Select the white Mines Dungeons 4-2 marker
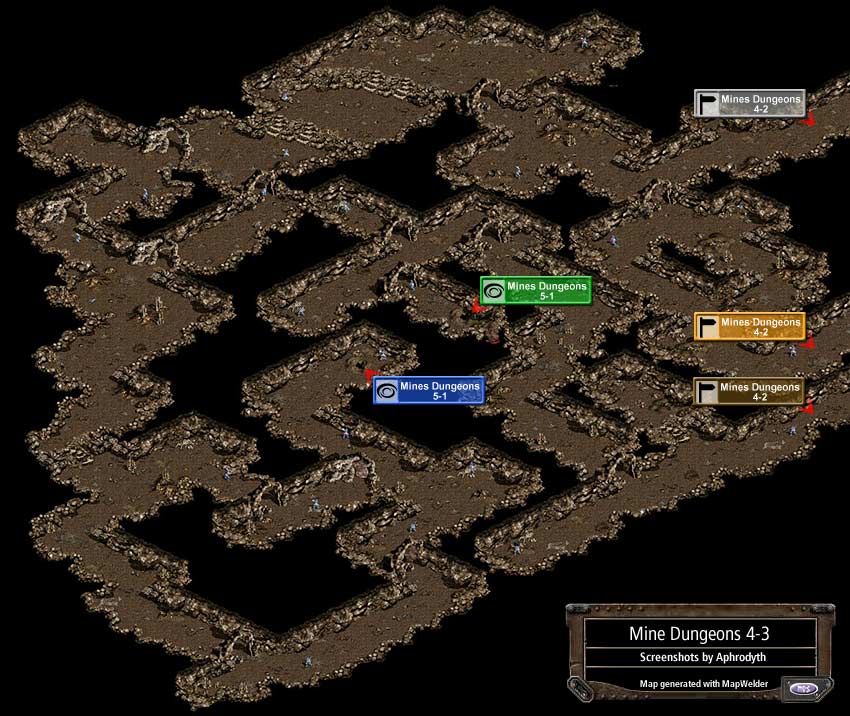Image resolution: width=850 pixels, height=716 pixels. [x=750, y=103]
